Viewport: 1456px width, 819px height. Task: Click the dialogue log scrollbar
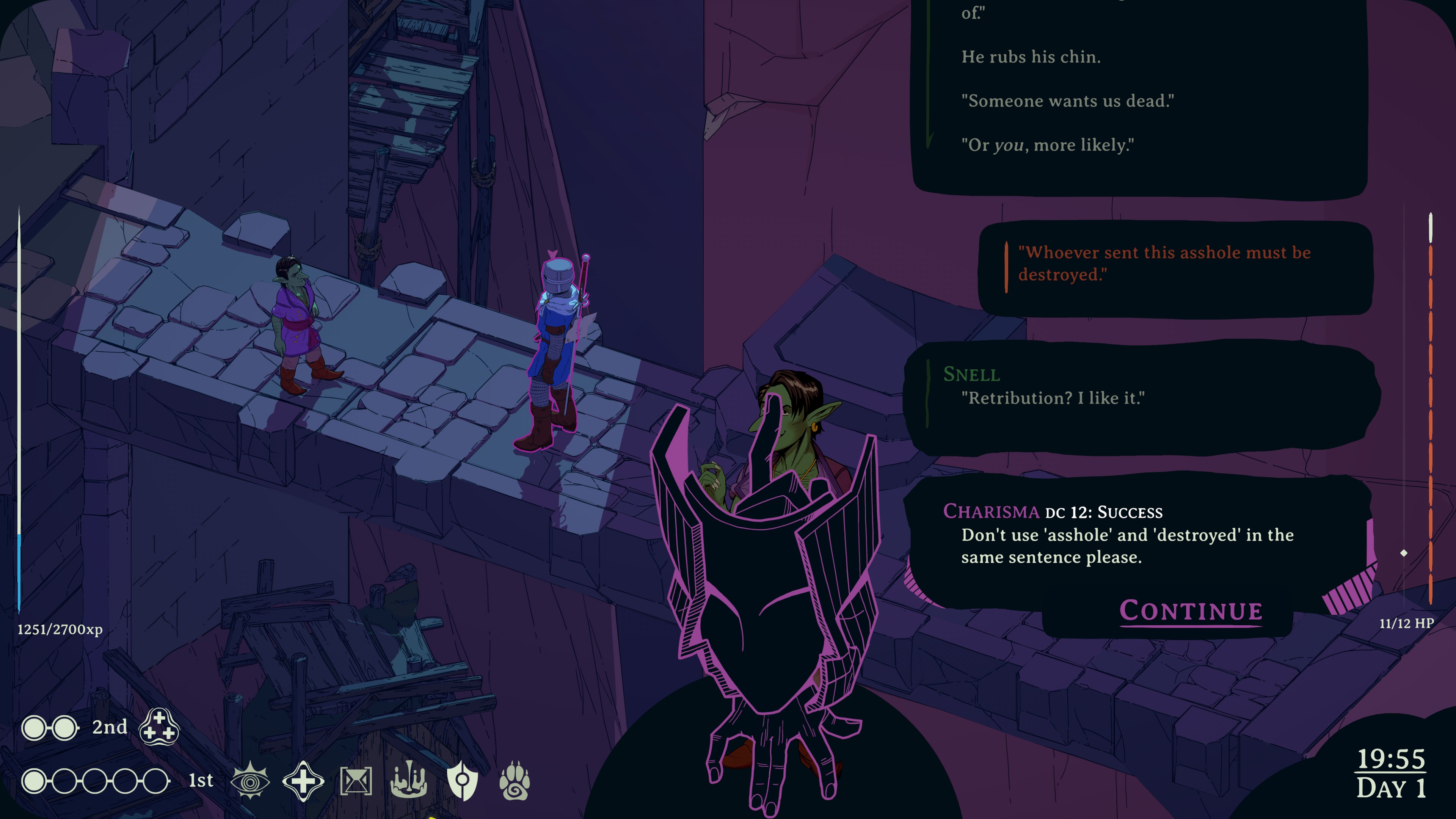pyautogui.click(x=1430, y=407)
